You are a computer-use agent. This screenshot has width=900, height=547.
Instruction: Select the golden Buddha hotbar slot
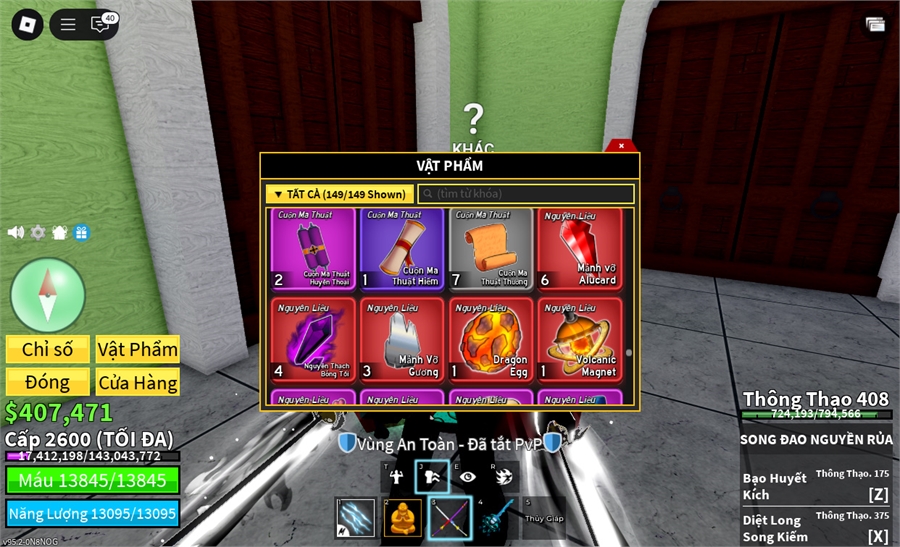coord(403,518)
